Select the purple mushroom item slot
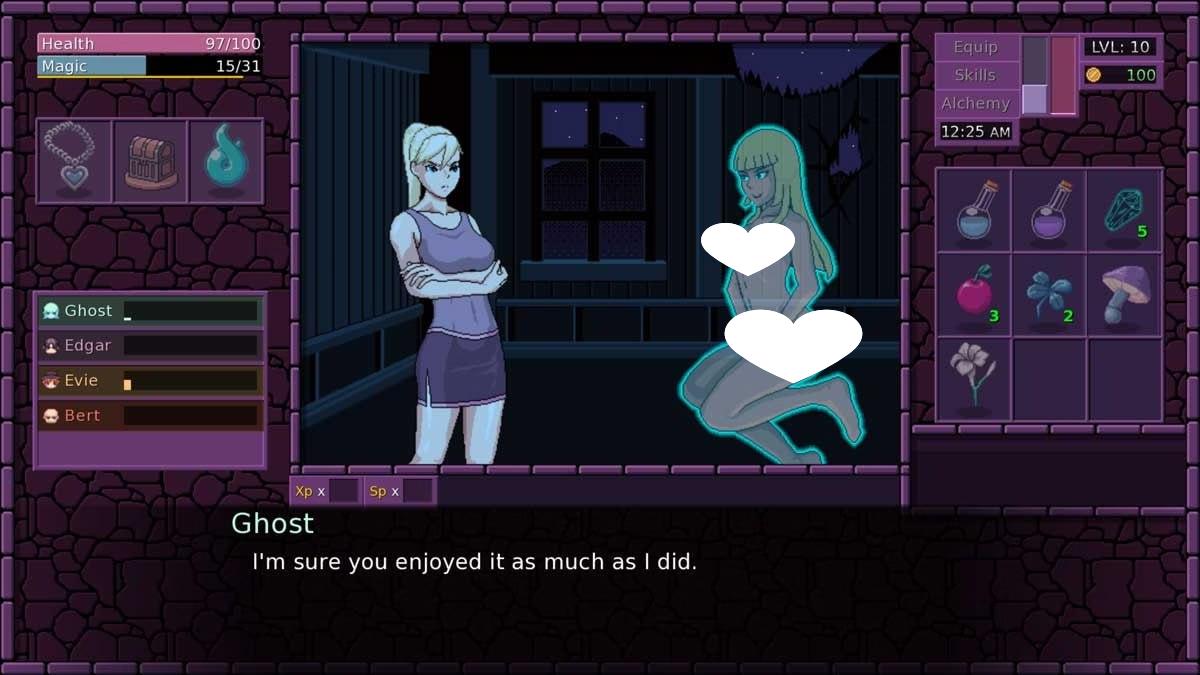This screenshot has height=675, width=1200. [x=1124, y=295]
